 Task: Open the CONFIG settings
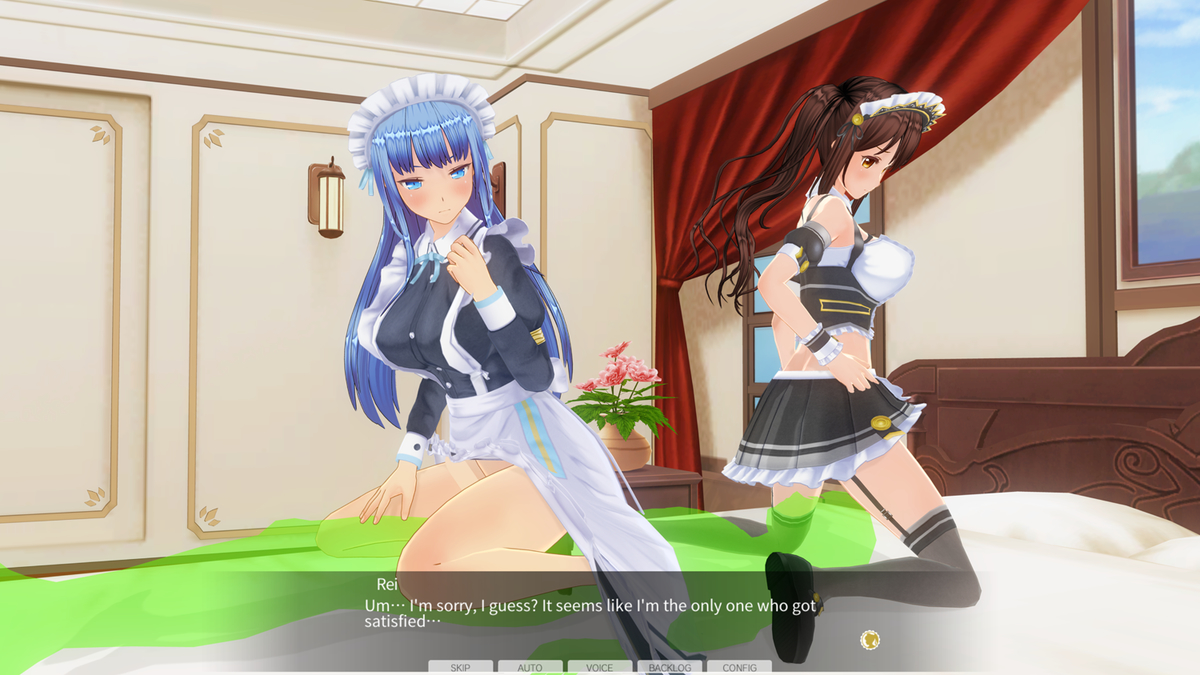pyautogui.click(x=740, y=667)
